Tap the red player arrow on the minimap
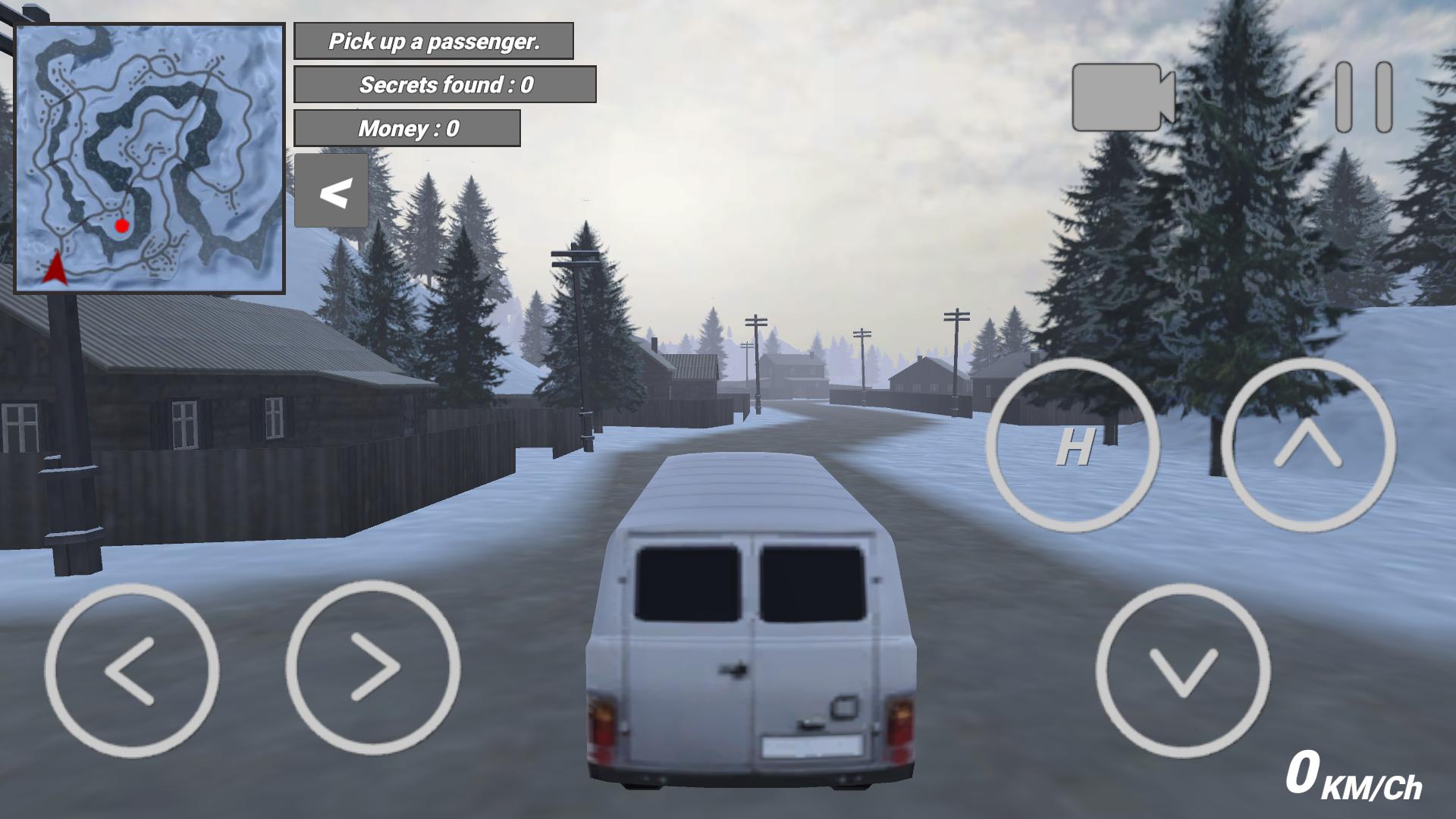 (x=55, y=269)
